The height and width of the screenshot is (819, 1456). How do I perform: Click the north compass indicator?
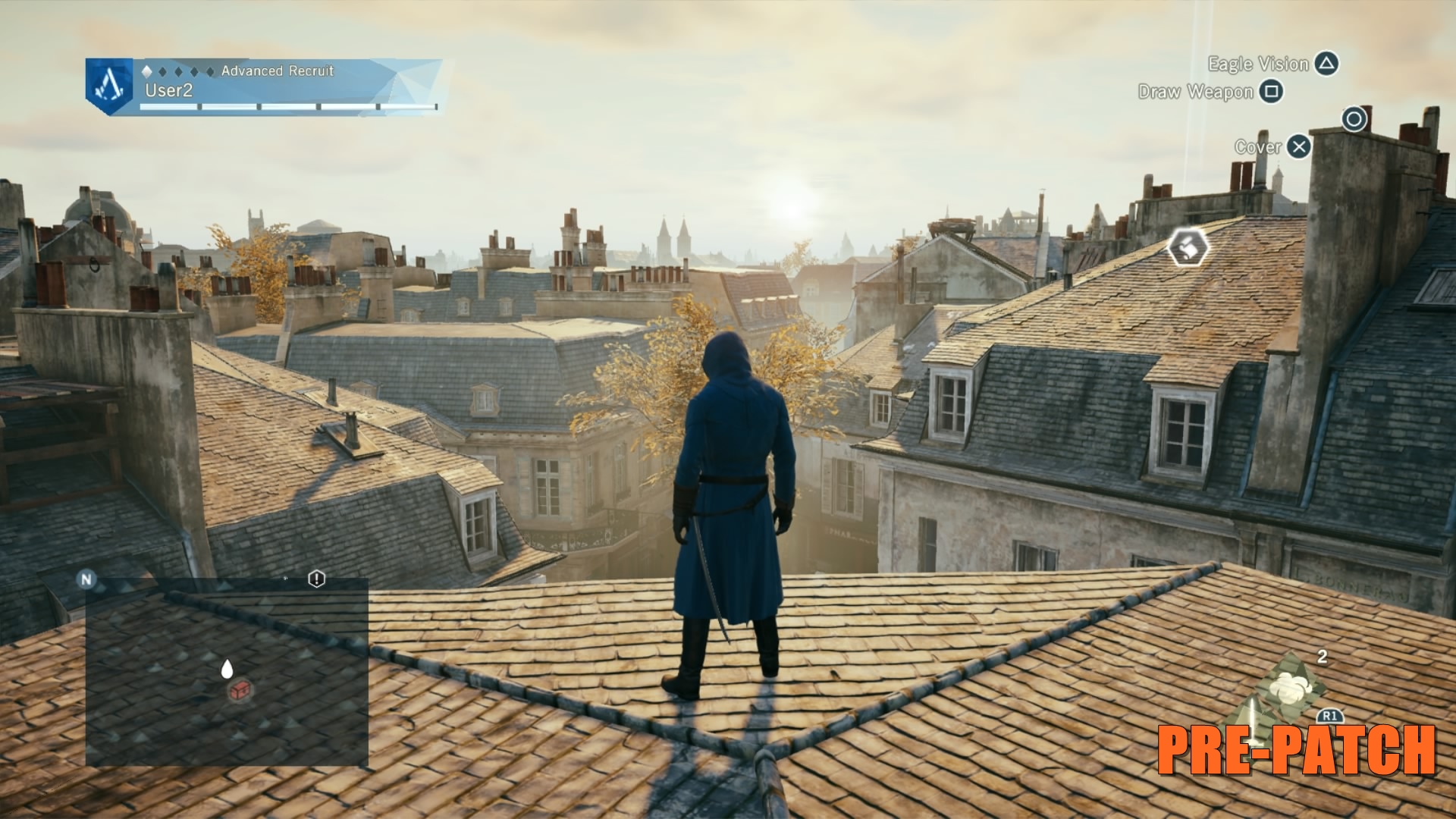click(x=86, y=579)
